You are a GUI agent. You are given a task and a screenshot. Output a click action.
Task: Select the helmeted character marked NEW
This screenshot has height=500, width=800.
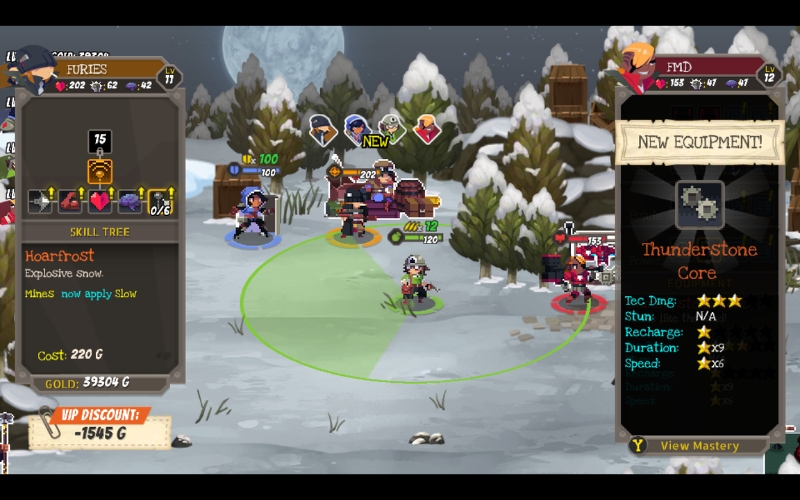coord(392,128)
